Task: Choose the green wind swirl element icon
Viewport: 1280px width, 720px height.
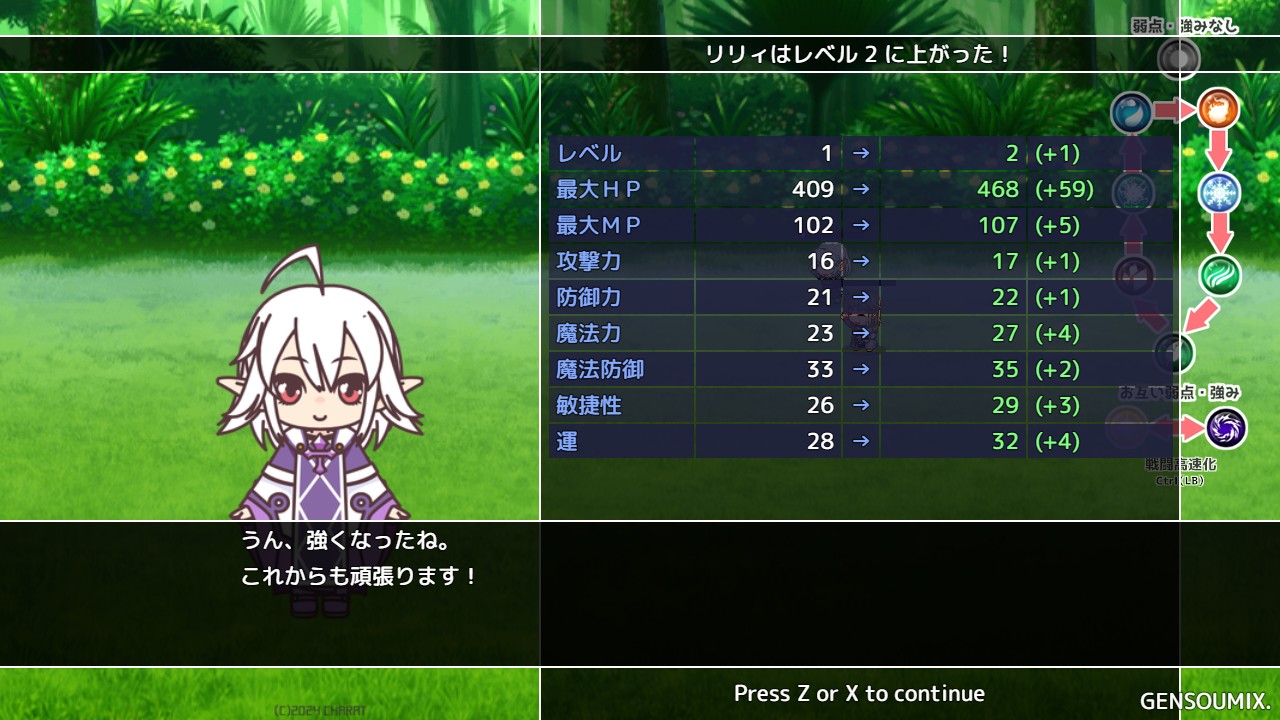Action: pyautogui.click(x=1220, y=275)
